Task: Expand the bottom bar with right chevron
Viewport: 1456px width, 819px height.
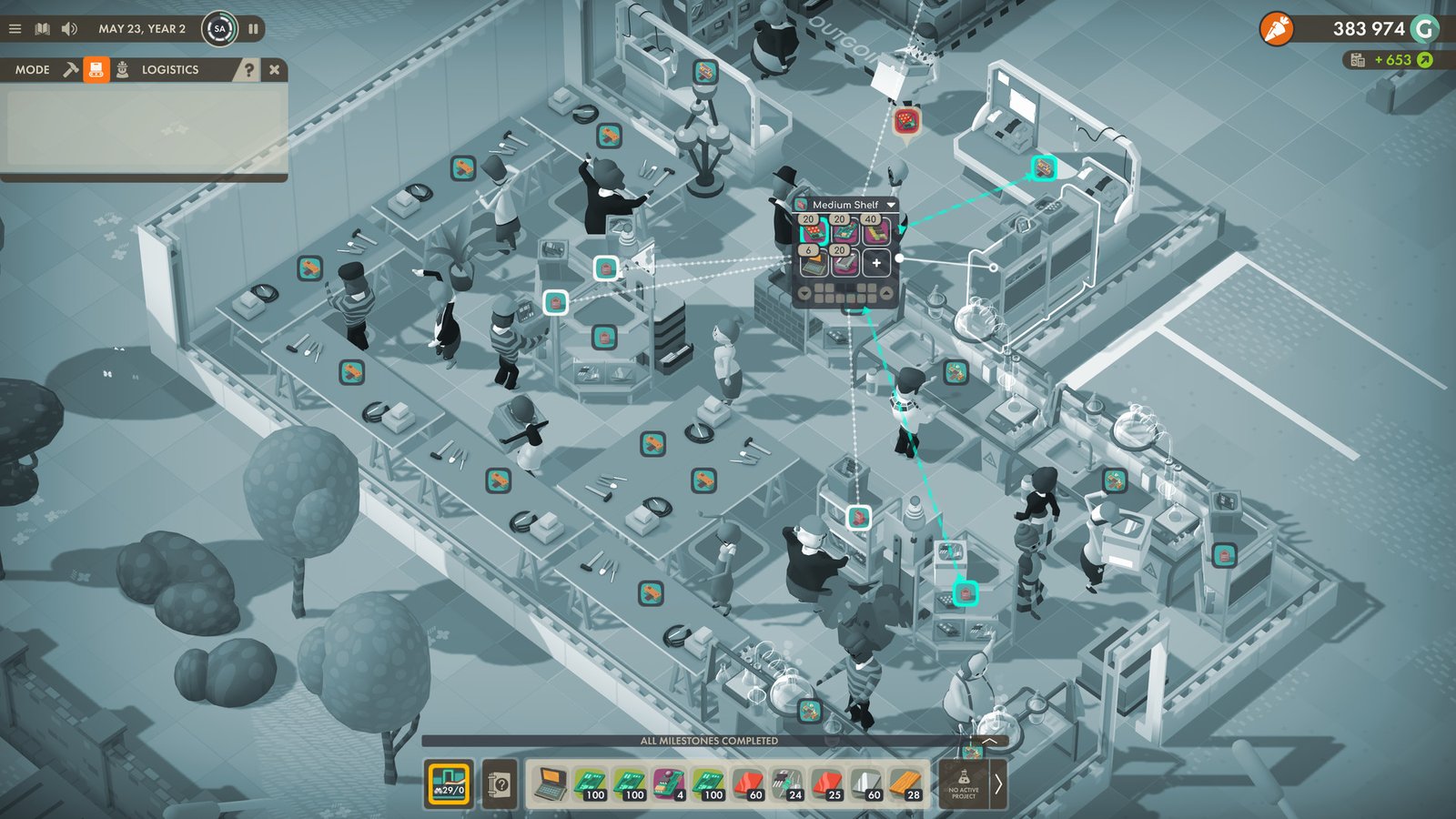Action: 999,783
